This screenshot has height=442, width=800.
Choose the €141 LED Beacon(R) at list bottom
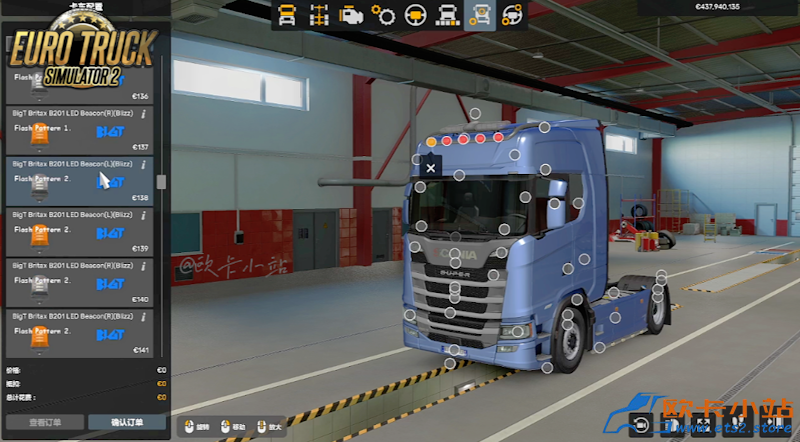pyautogui.click(x=78, y=332)
